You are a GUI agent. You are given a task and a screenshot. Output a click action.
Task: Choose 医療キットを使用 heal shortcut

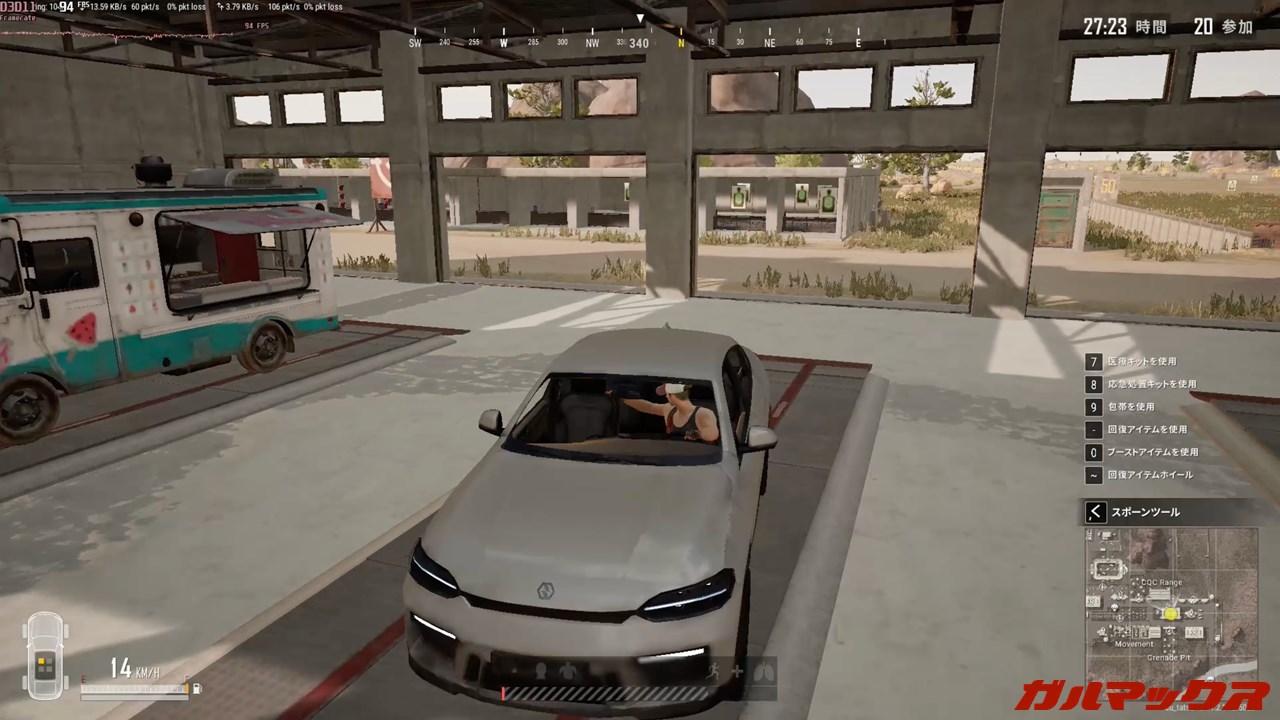click(1141, 361)
